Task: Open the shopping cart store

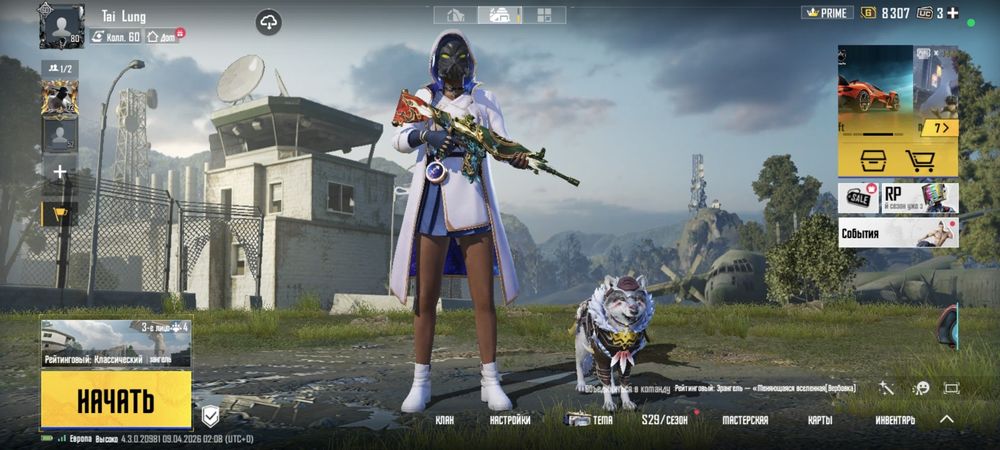Action: pyautogui.click(x=919, y=160)
